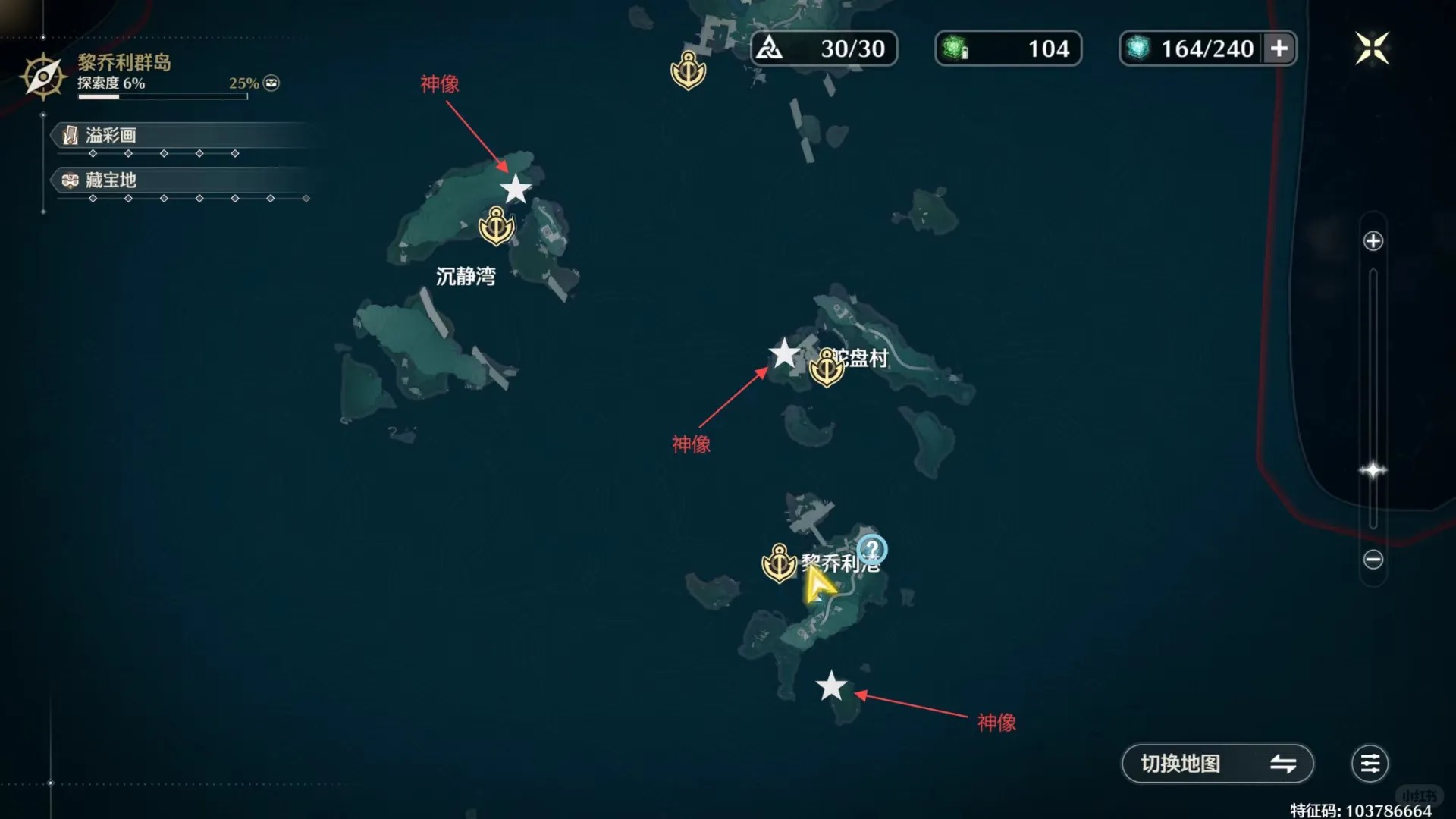
Task: Select the anchor waypoint at 沉静湾
Action: tap(497, 226)
